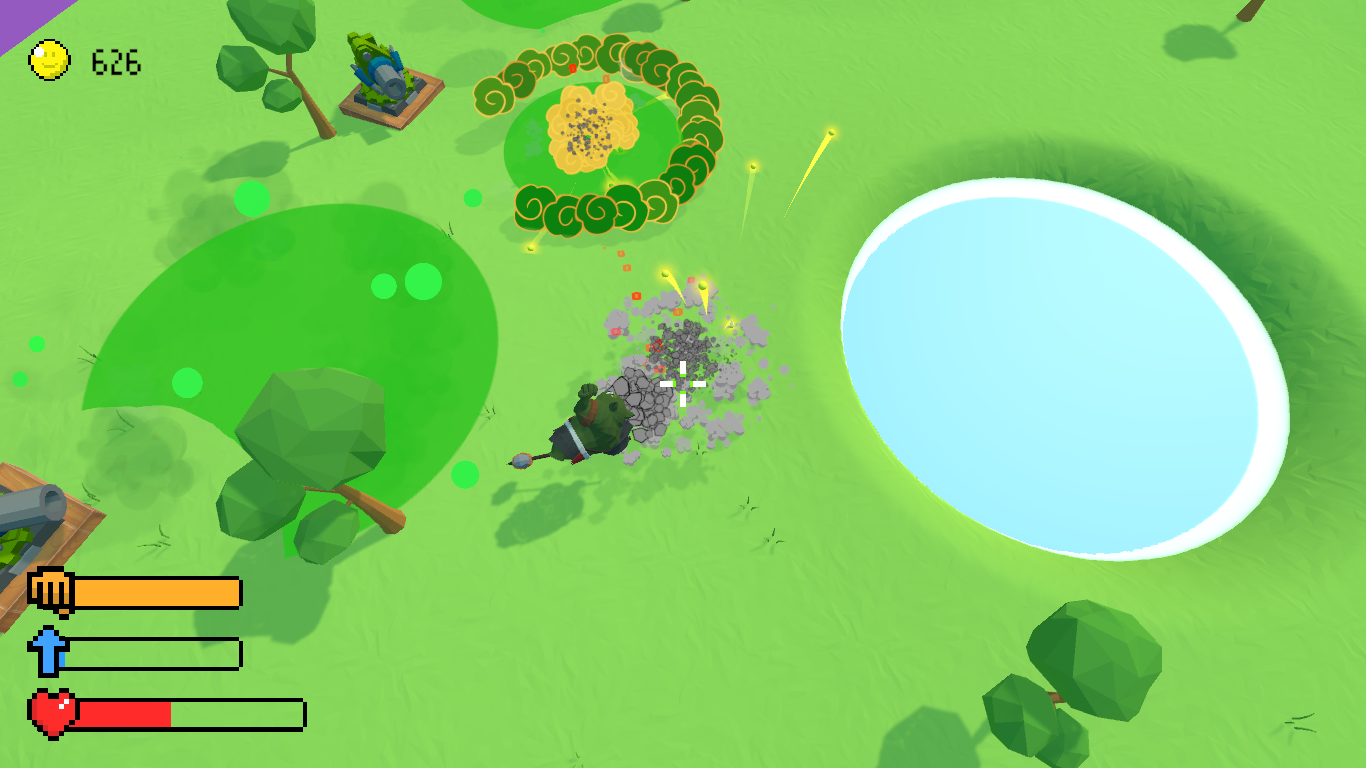Click the yellow smiley coin icon
This screenshot has width=1366, height=768.
click(x=49, y=60)
